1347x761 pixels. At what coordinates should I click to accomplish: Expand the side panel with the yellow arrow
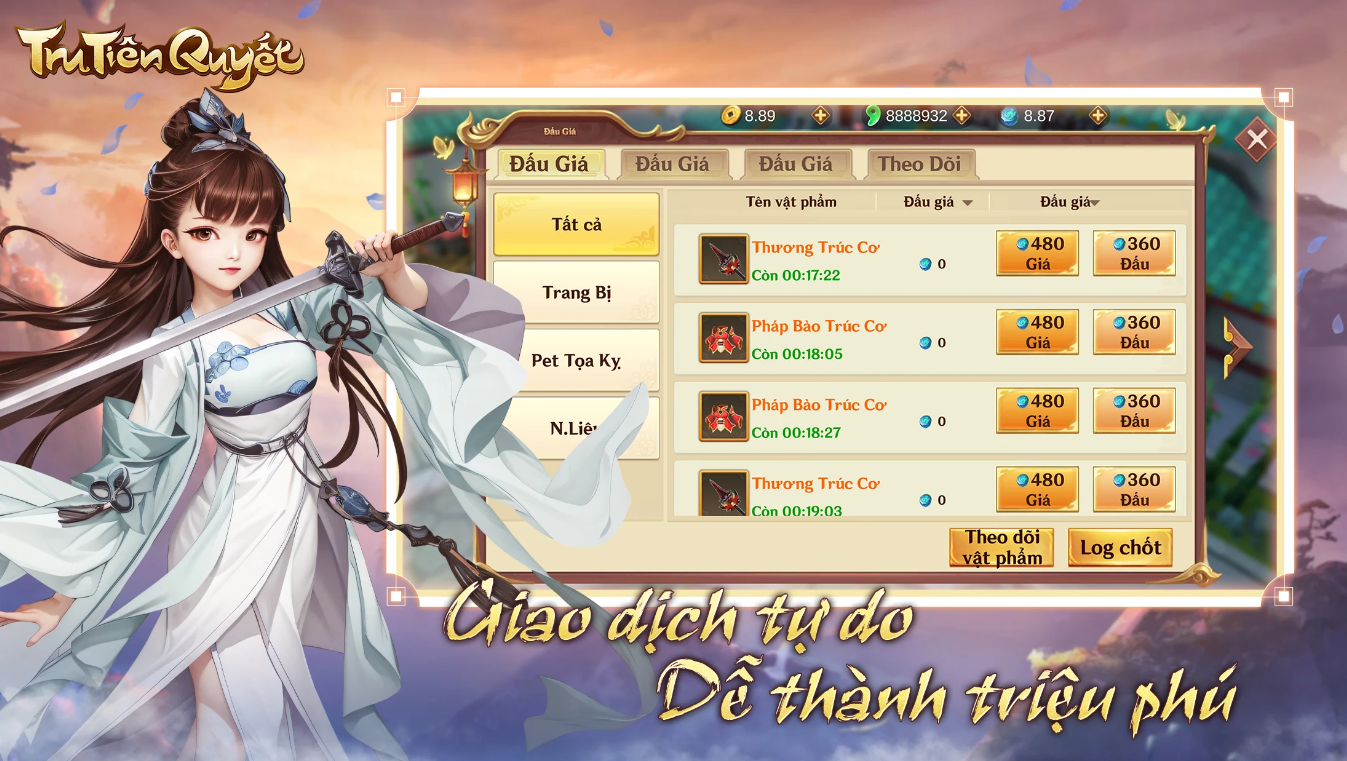1237,345
